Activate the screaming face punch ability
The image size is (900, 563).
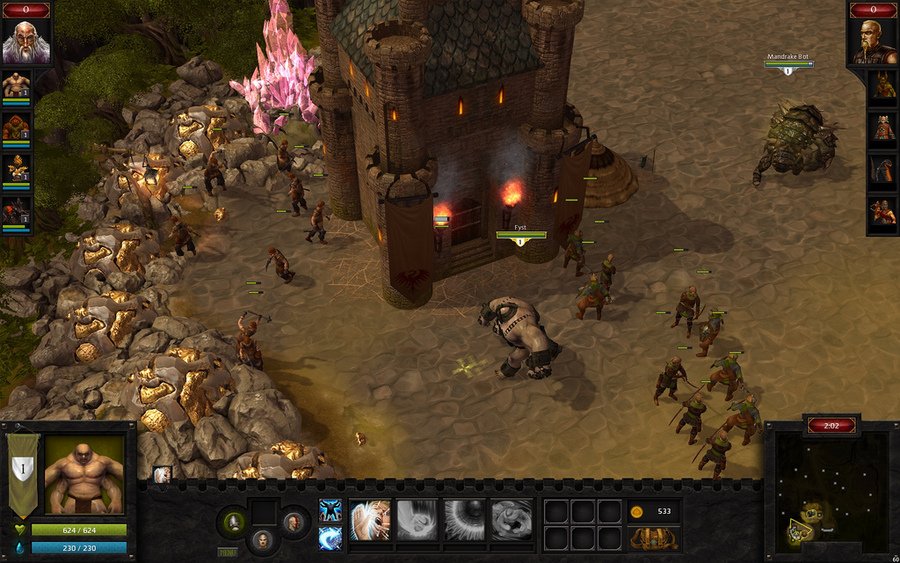(x=370, y=520)
